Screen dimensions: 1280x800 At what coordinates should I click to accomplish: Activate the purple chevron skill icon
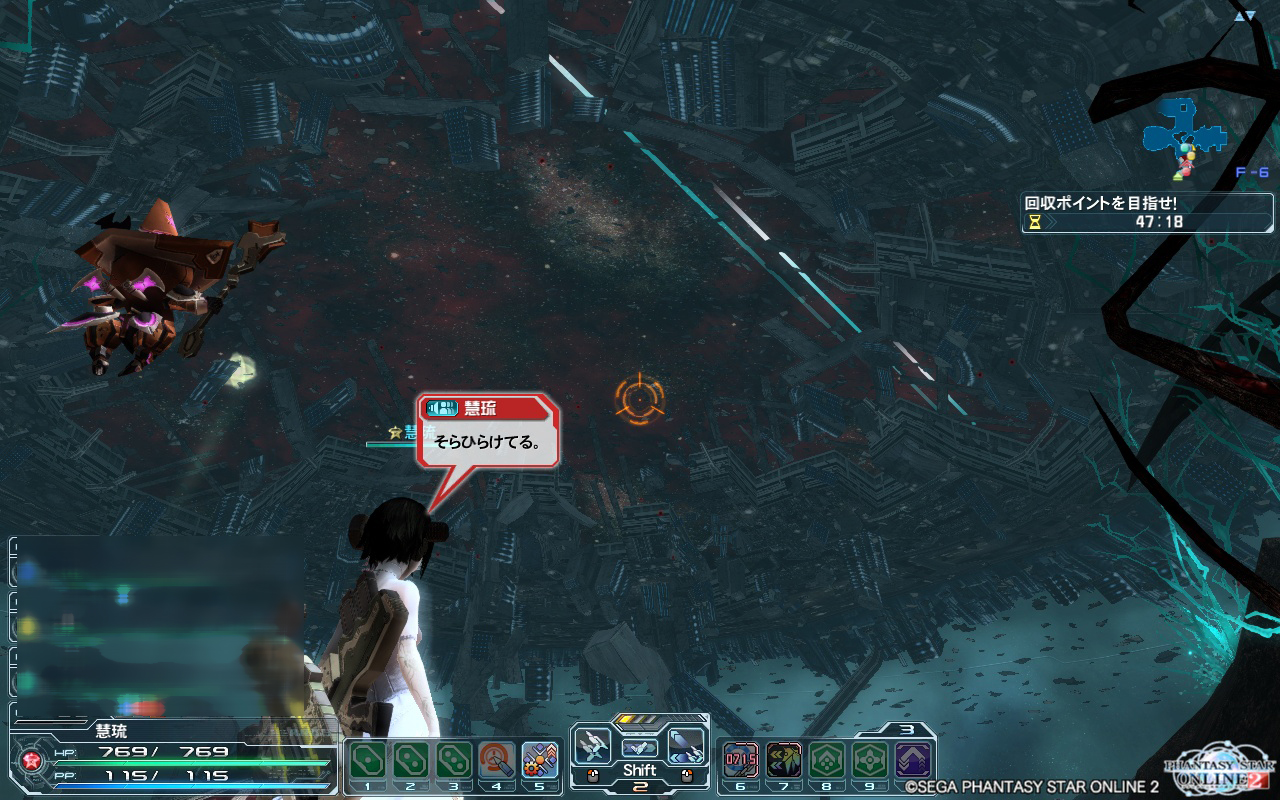pos(913,761)
